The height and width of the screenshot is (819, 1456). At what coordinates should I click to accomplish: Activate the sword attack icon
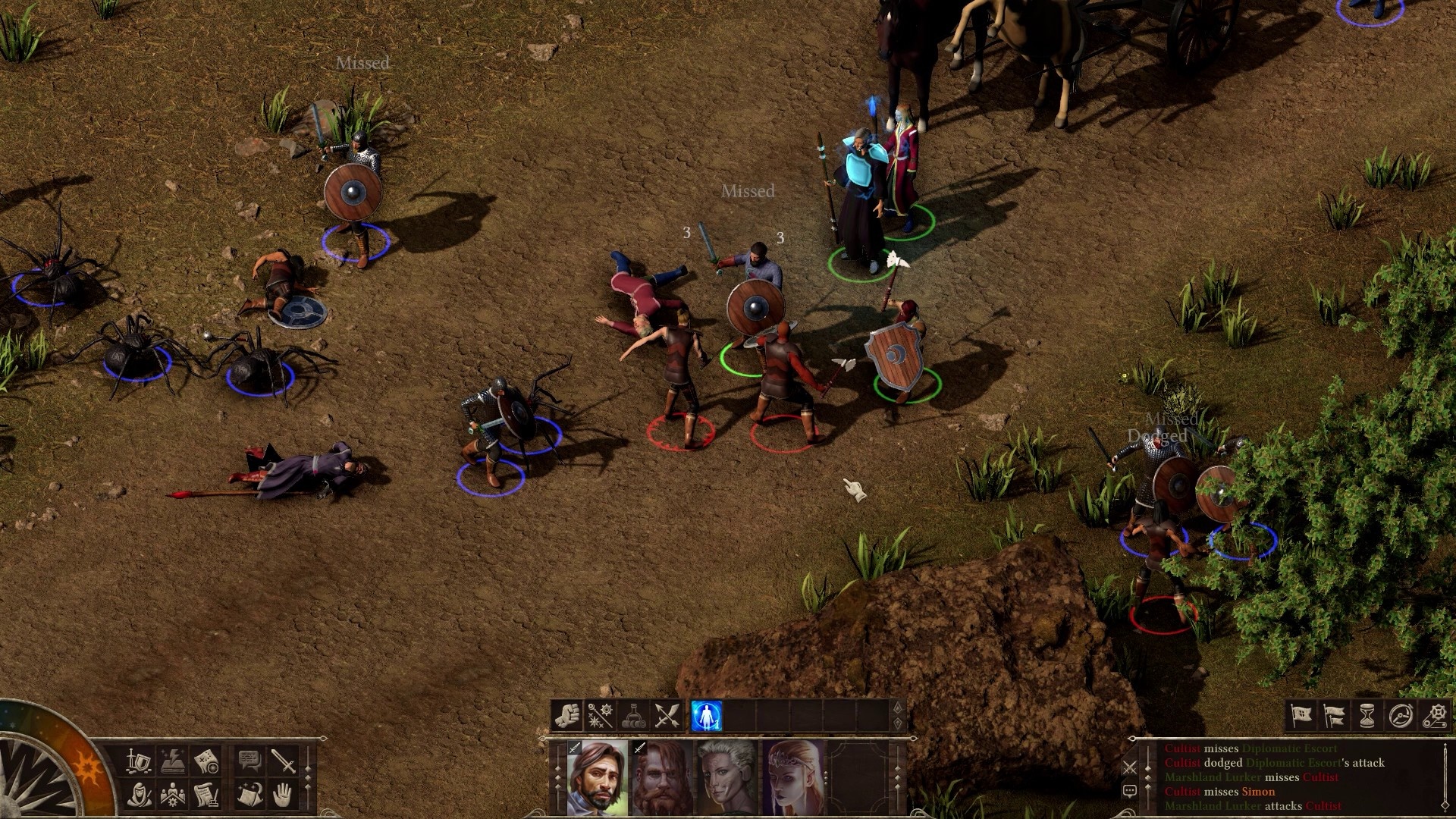[284, 761]
